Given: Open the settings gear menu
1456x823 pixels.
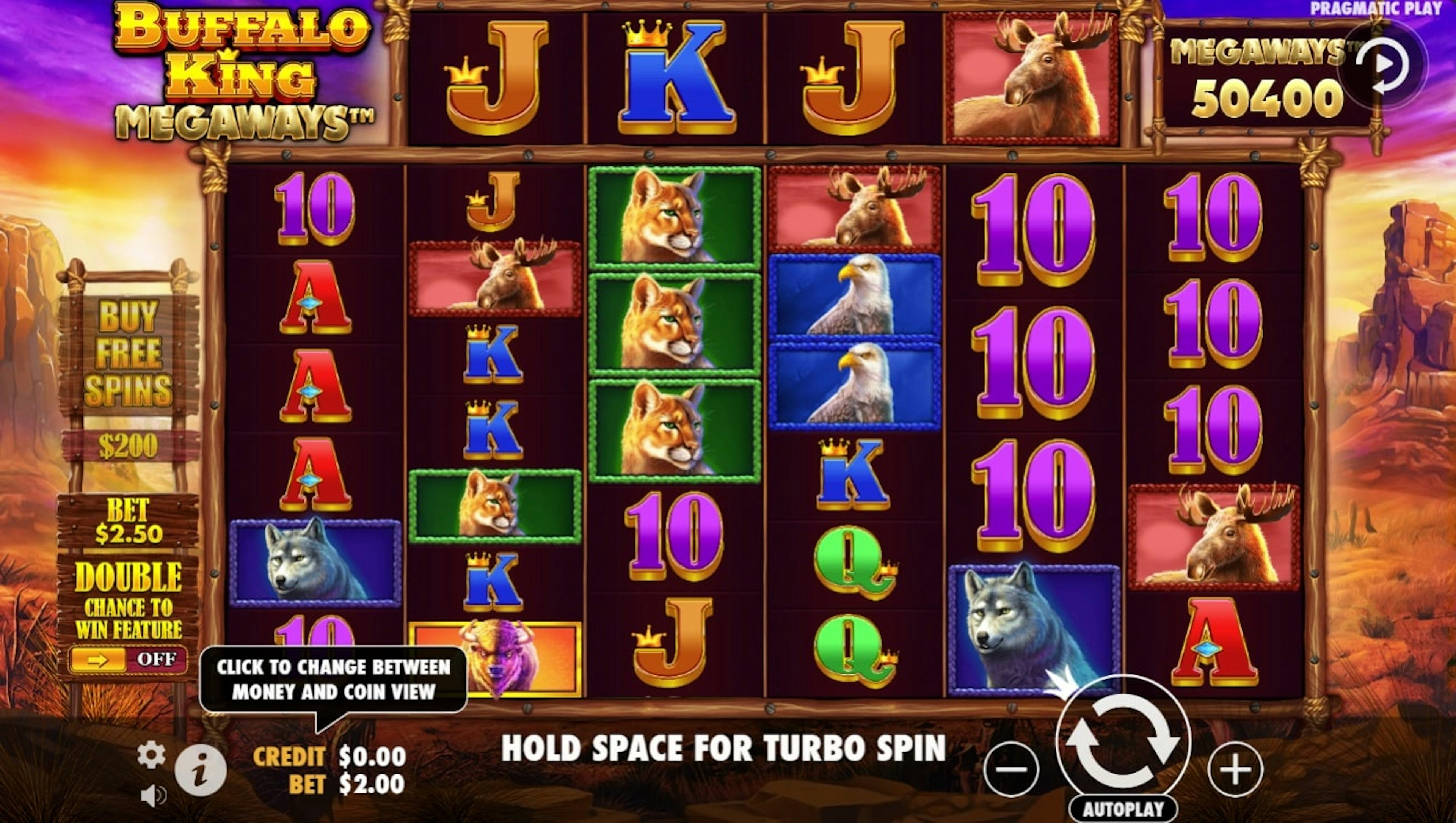Looking at the screenshot, I should click(152, 755).
